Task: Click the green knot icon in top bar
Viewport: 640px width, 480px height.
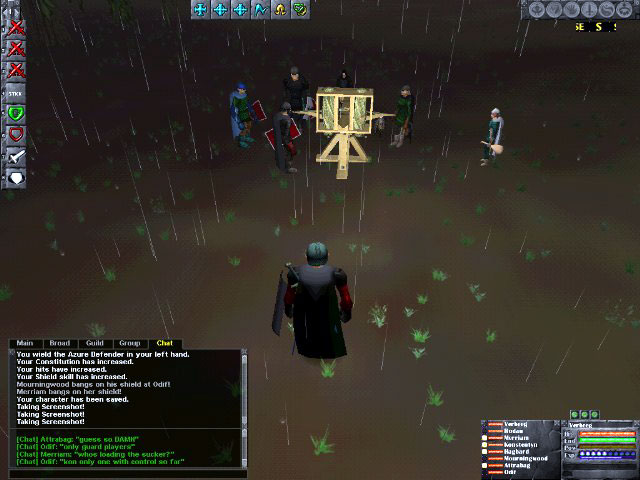Action: click(300, 9)
